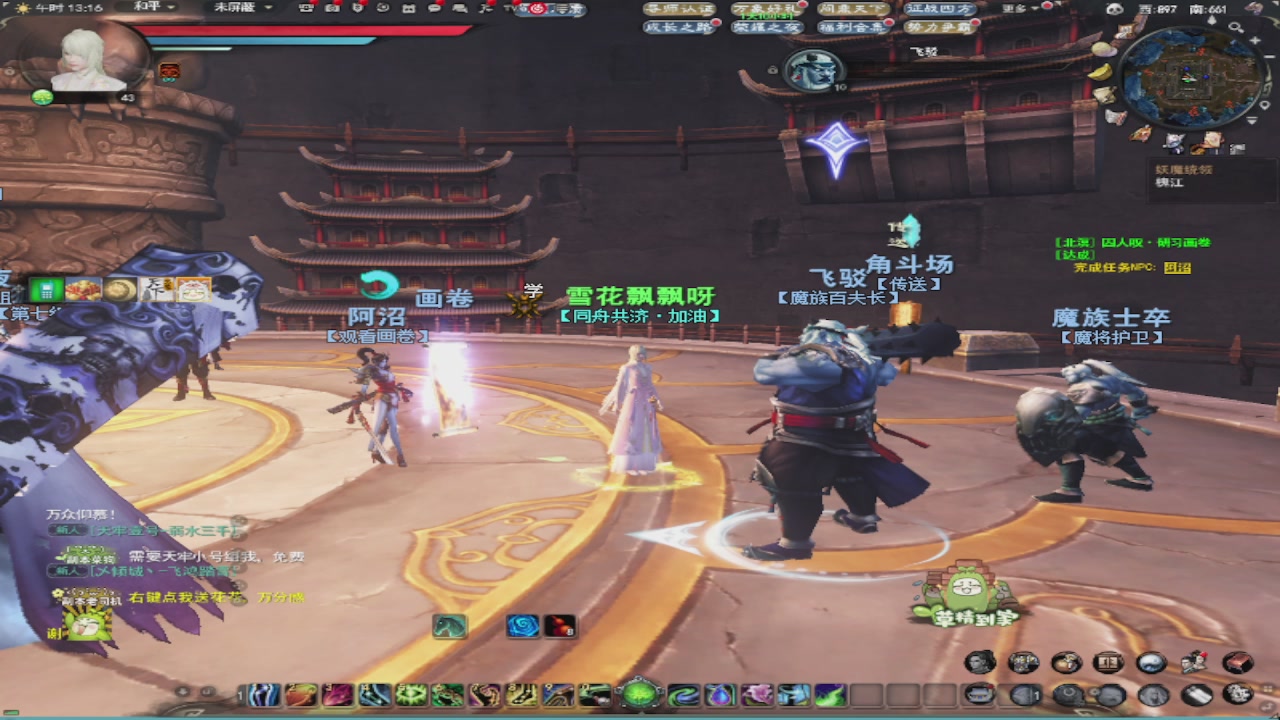Activate the green central orb on hotbar

pos(640,693)
